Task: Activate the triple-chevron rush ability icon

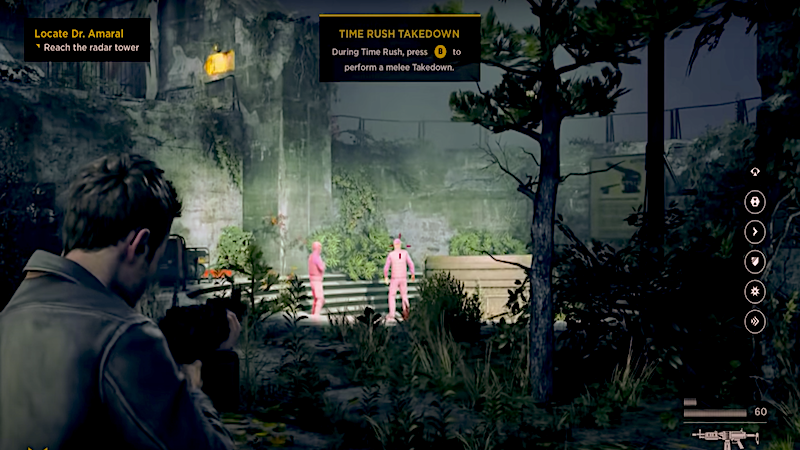Action: [x=755, y=322]
